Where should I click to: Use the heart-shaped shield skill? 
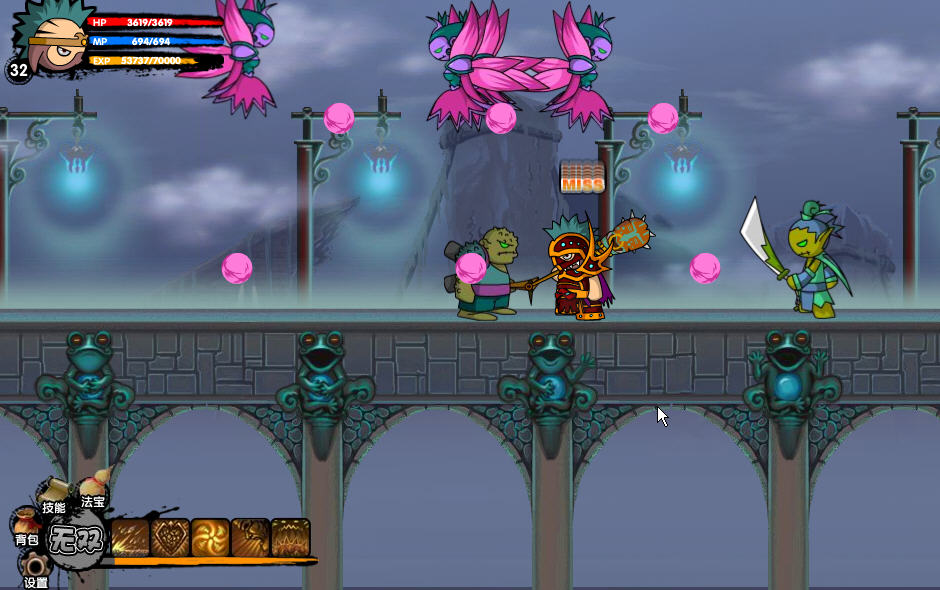click(170, 538)
